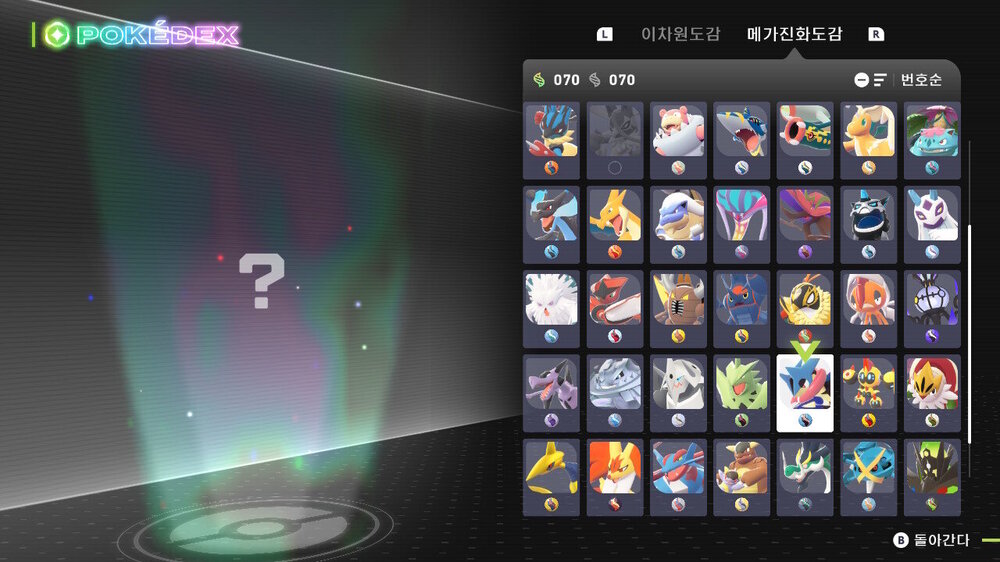
Task: Select the 메가진화도감 tab
Action: tap(794, 34)
